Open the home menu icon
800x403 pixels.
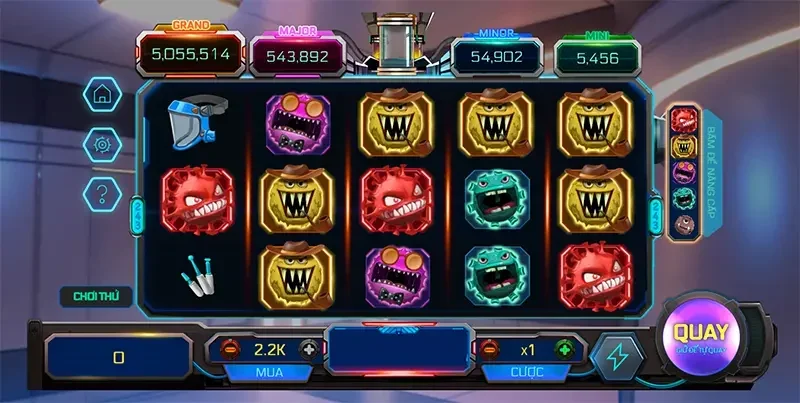[x=101, y=94]
